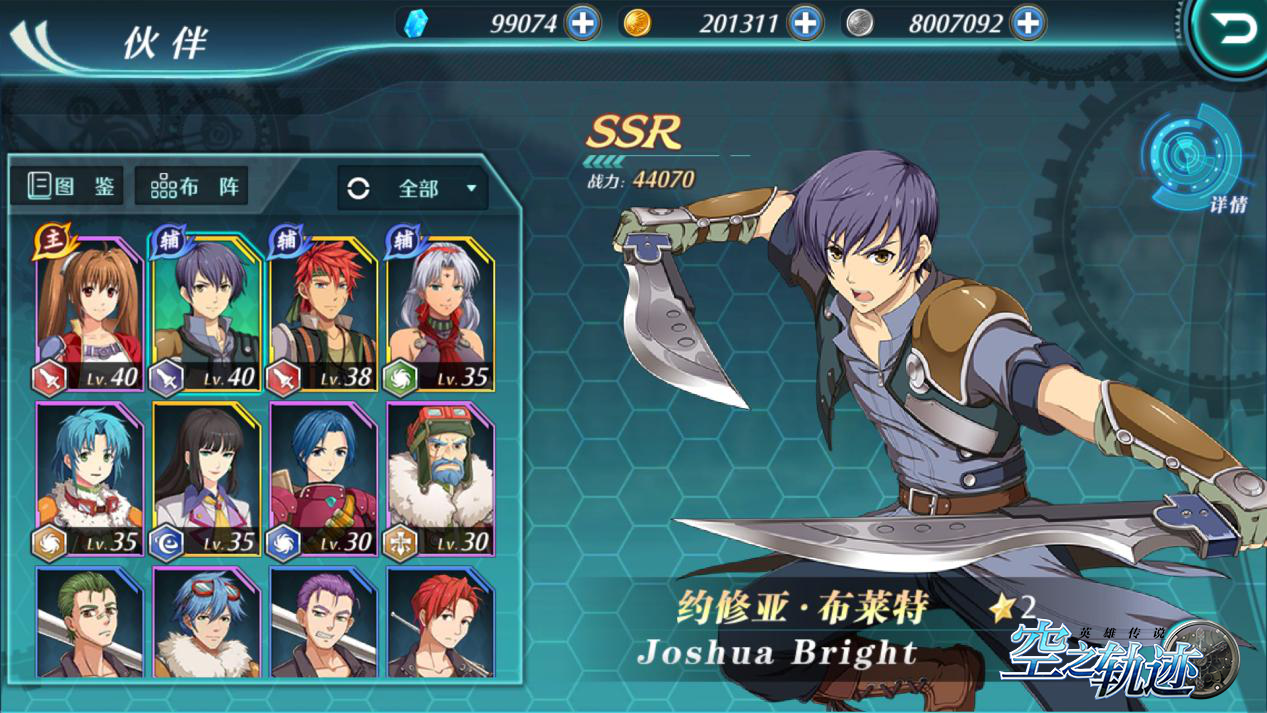This screenshot has height=713, width=1267.
Task: Choose the black-haired woman card Lv.35
Action: click(x=207, y=480)
